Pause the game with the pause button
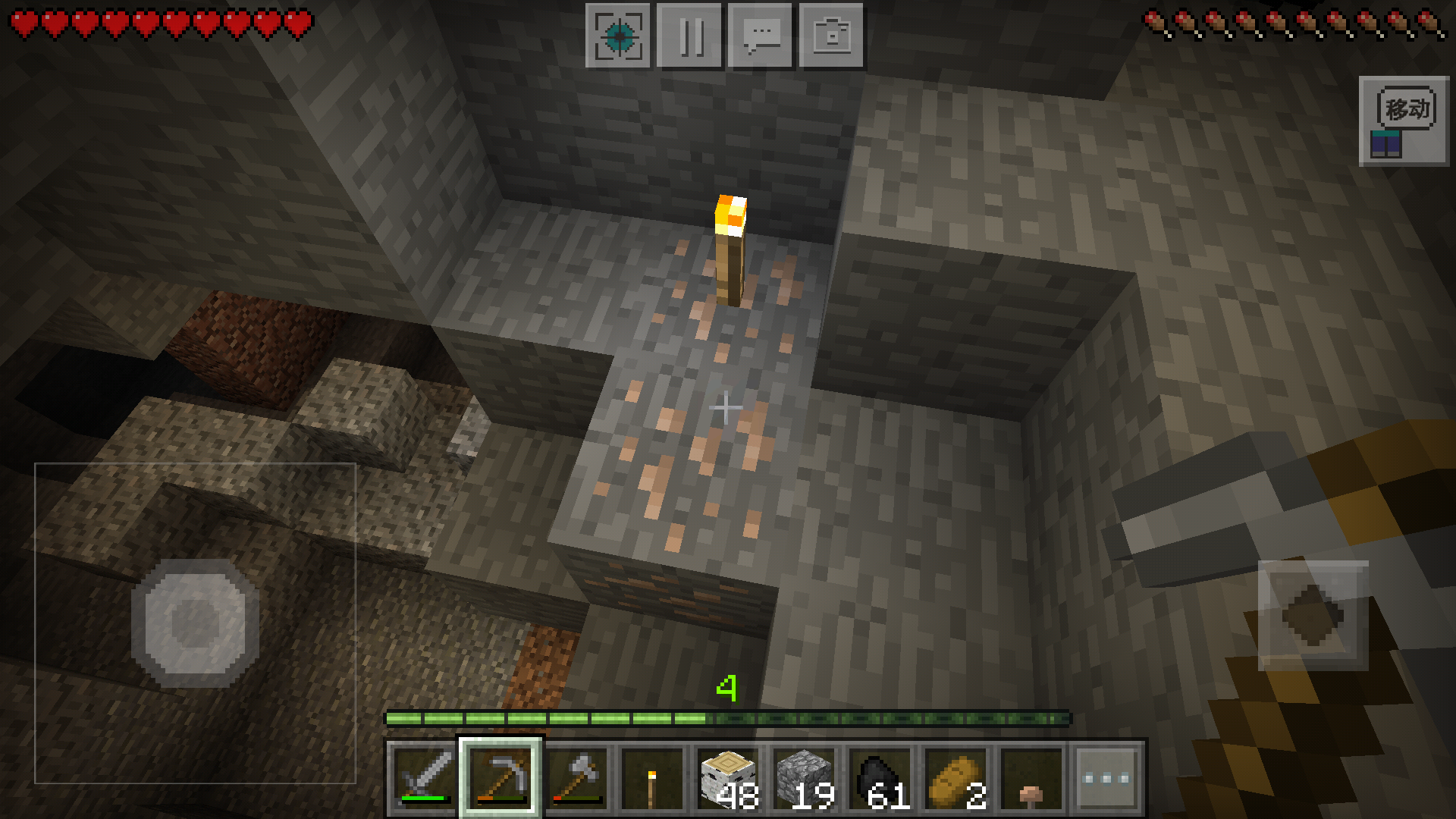1456x819 pixels. [x=689, y=36]
